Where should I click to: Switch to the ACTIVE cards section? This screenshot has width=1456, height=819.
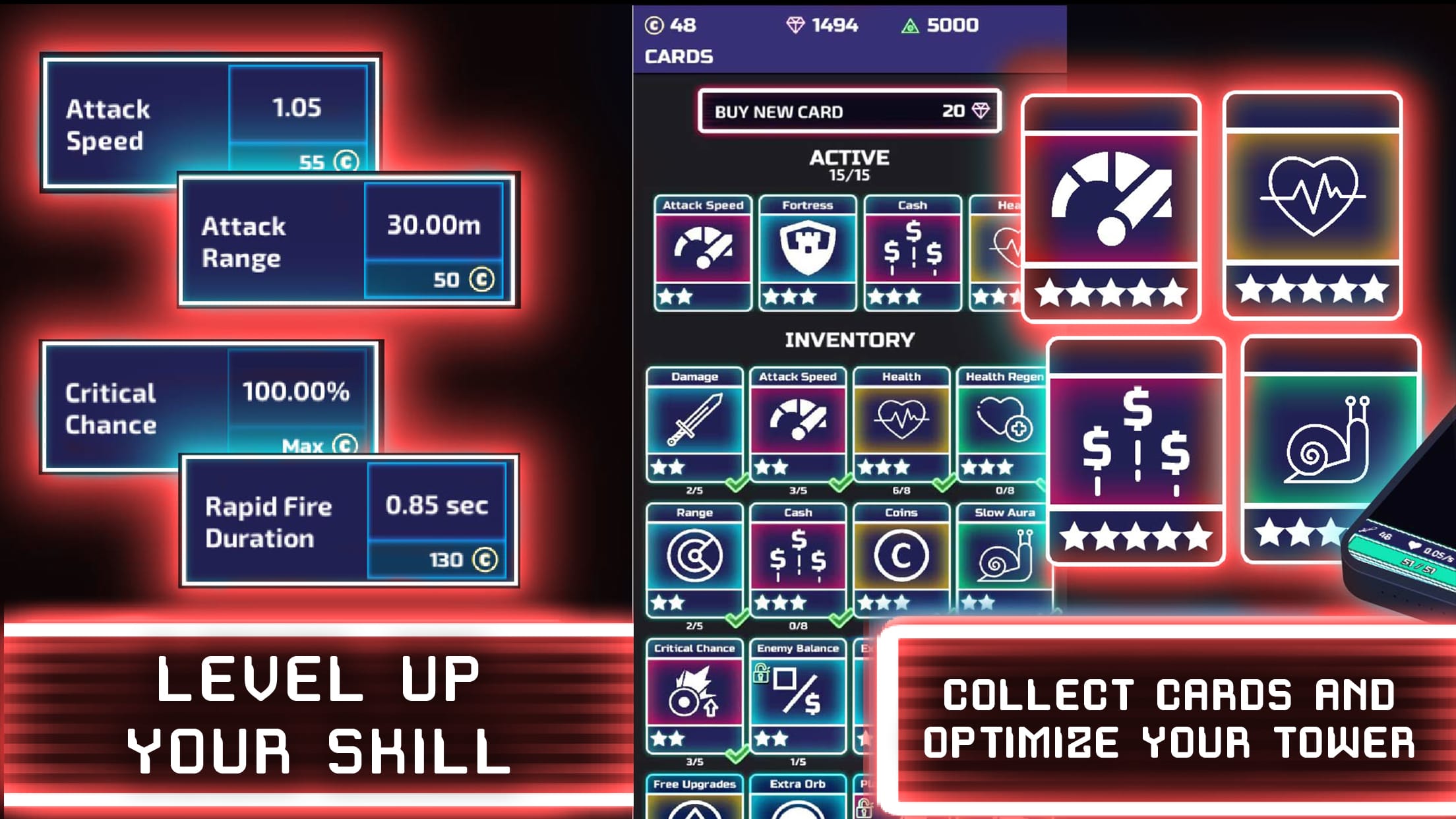(849, 158)
